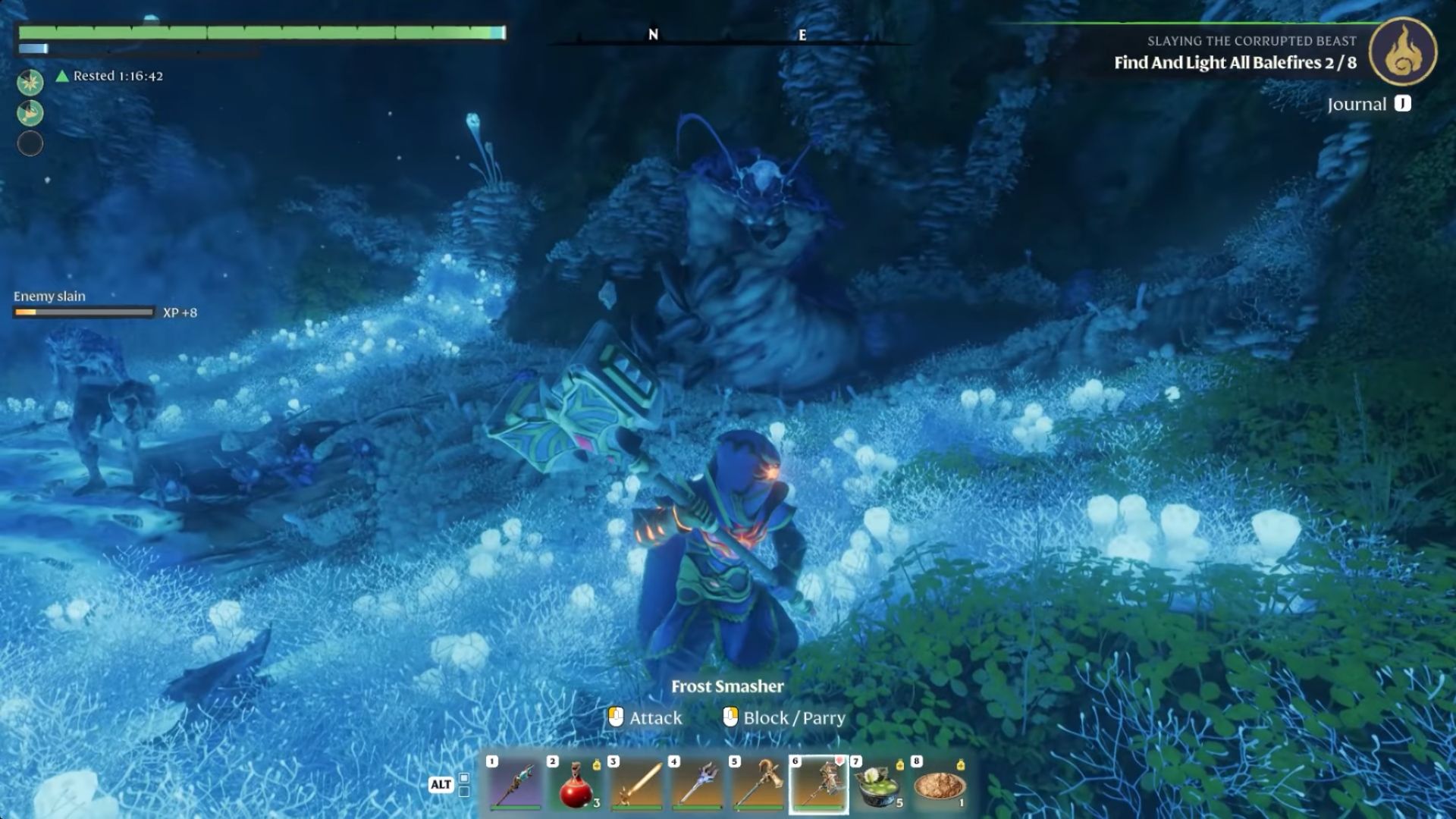
Task: Click the goblet buff status icon
Action: [x=30, y=113]
